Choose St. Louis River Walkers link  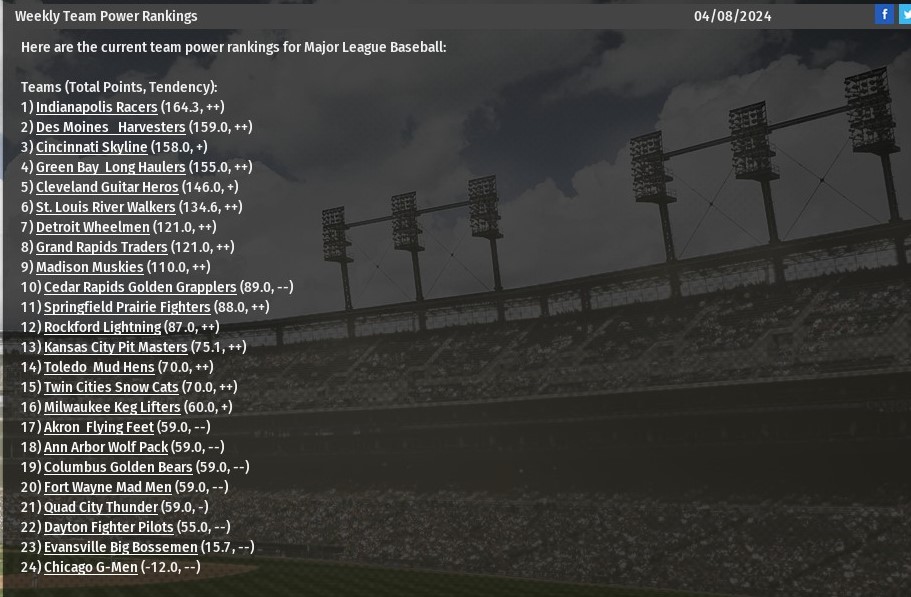pos(105,207)
